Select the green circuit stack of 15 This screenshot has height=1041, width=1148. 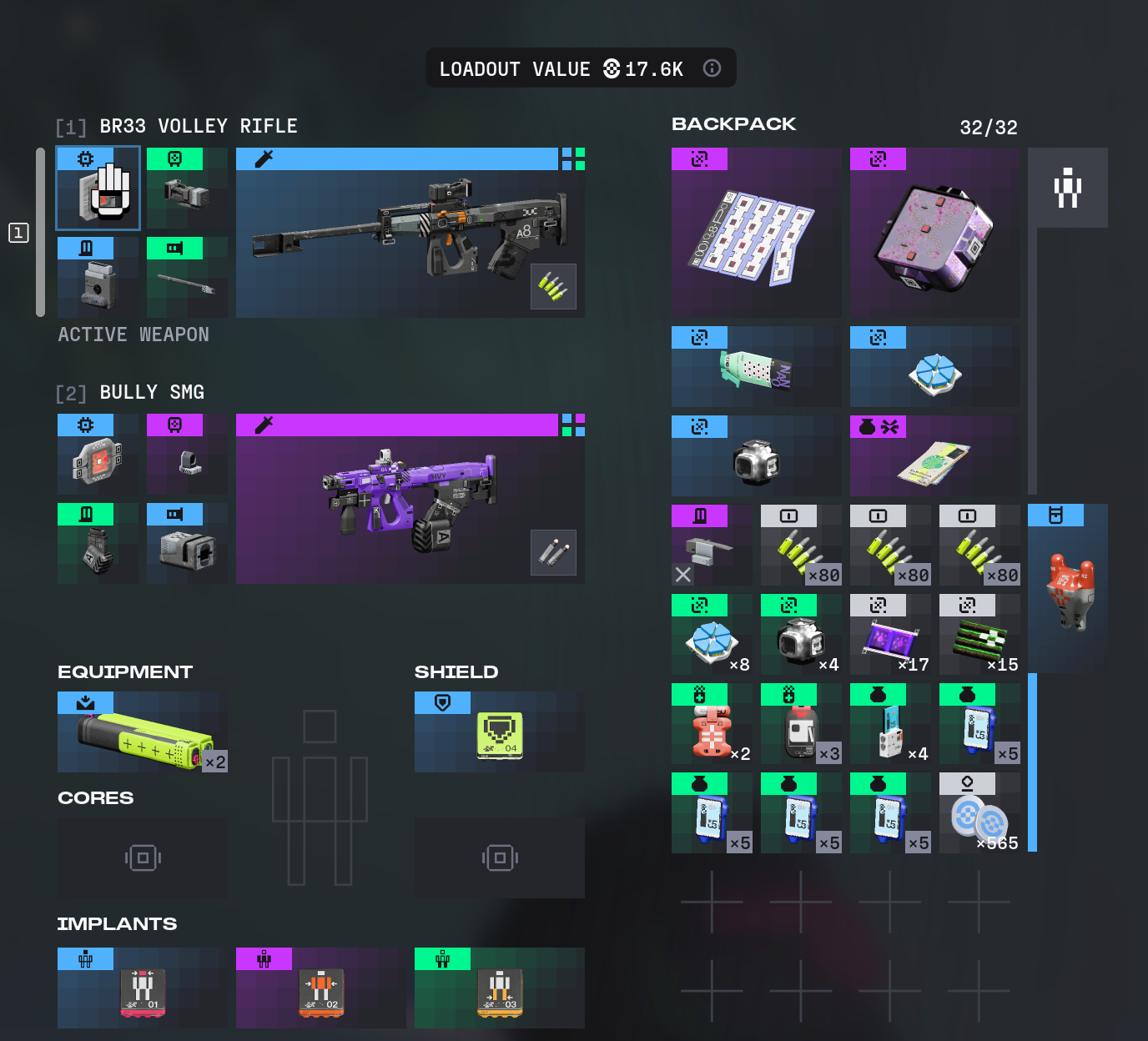tap(979, 635)
